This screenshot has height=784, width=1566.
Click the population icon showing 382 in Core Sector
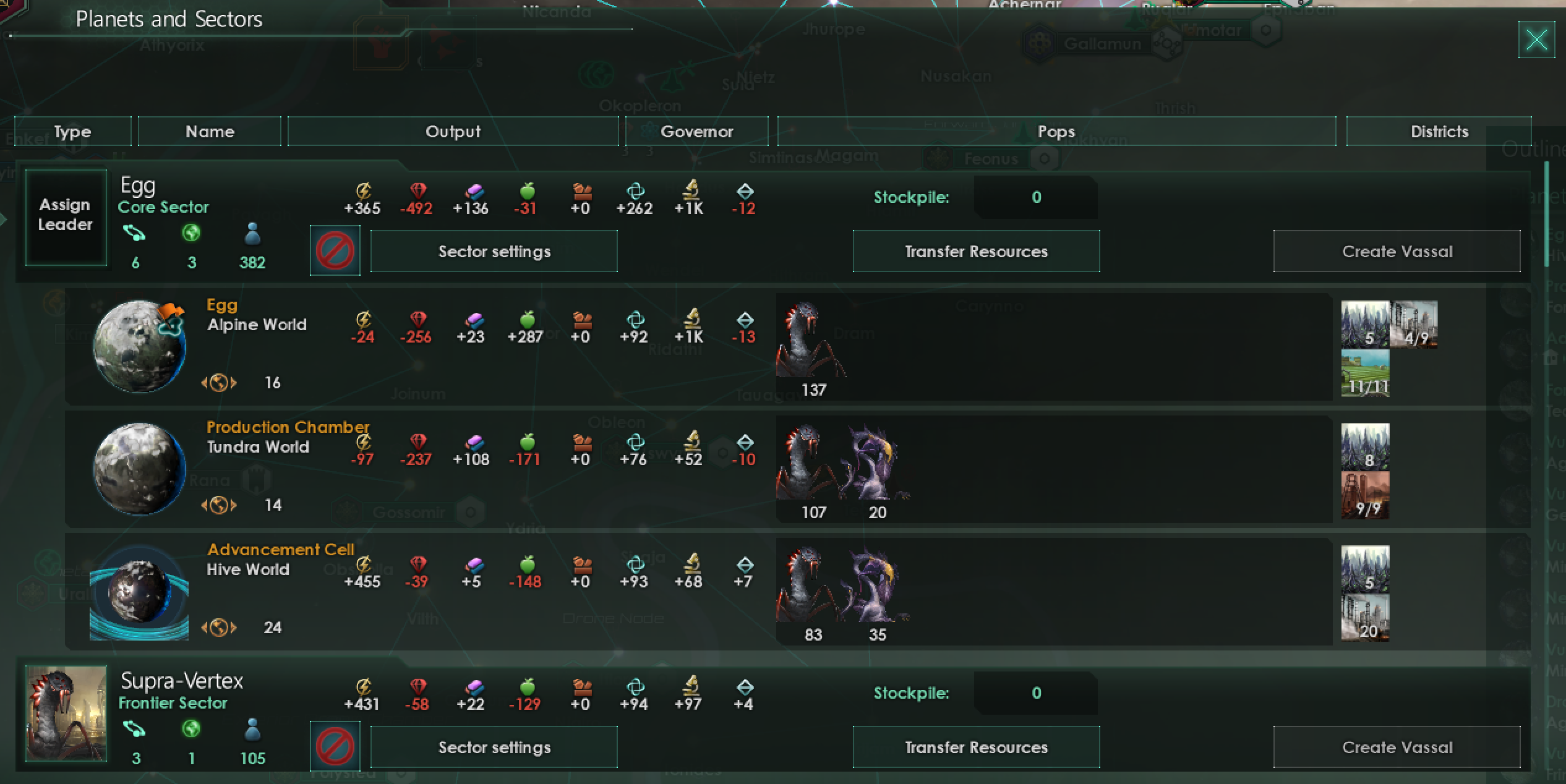[x=252, y=235]
